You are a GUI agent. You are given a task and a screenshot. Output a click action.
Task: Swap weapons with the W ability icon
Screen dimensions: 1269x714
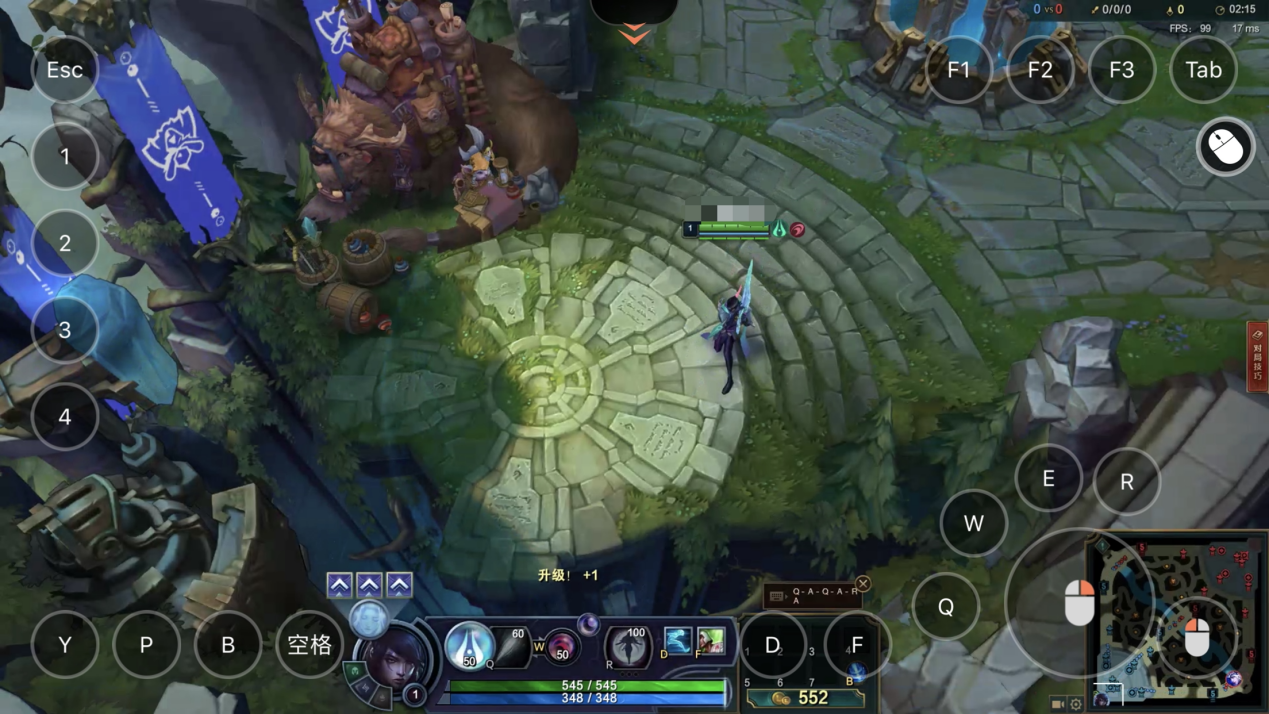click(x=562, y=649)
